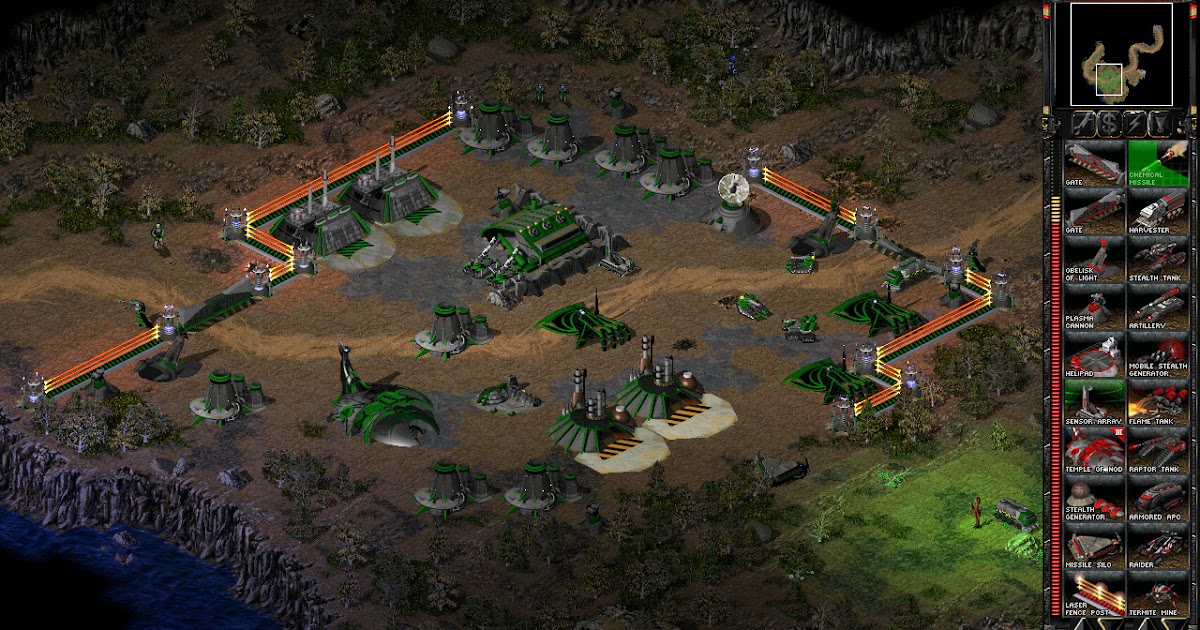1200x630 pixels.
Task: Queue an Artillery unit
Action: pyautogui.click(x=1158, y=307)
